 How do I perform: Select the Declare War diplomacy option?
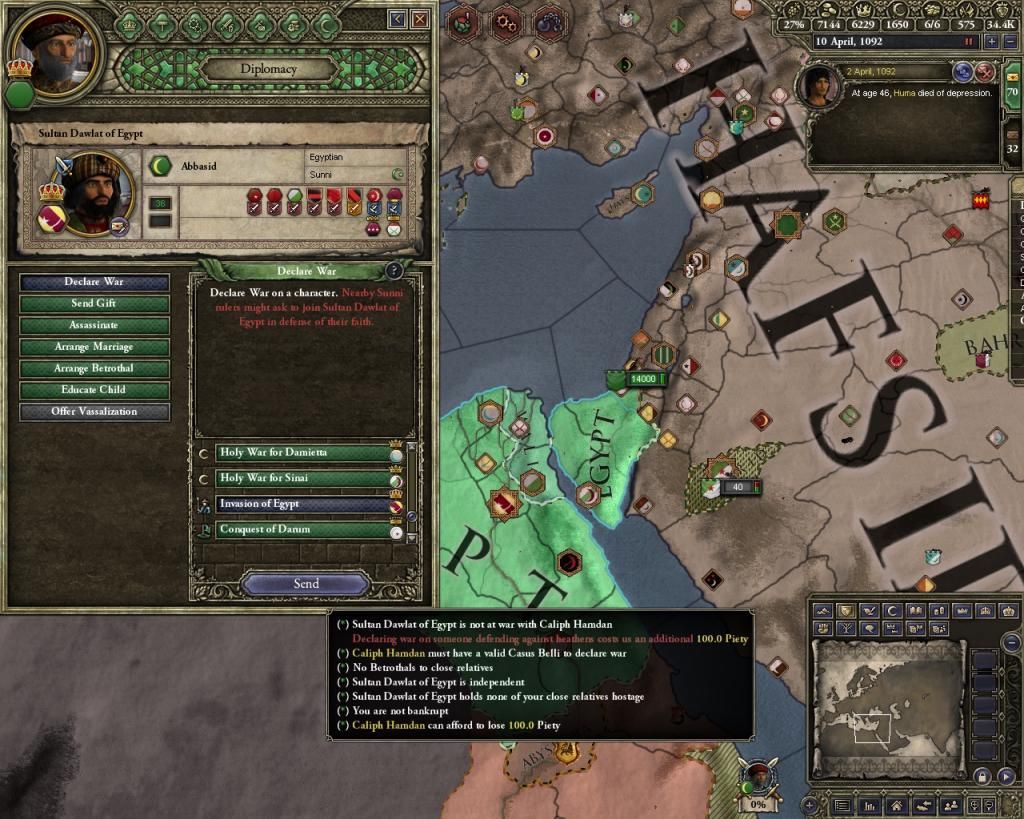[94, 283]
